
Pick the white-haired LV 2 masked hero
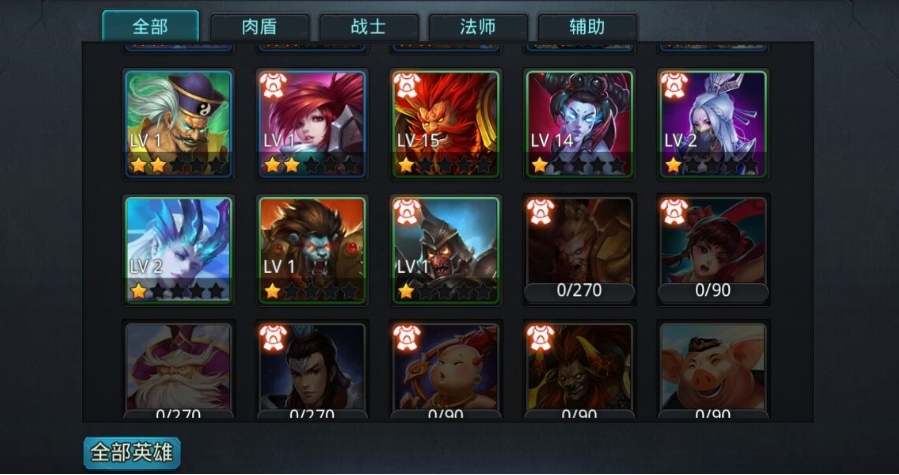pyautogui.click(x=714, y=123)
